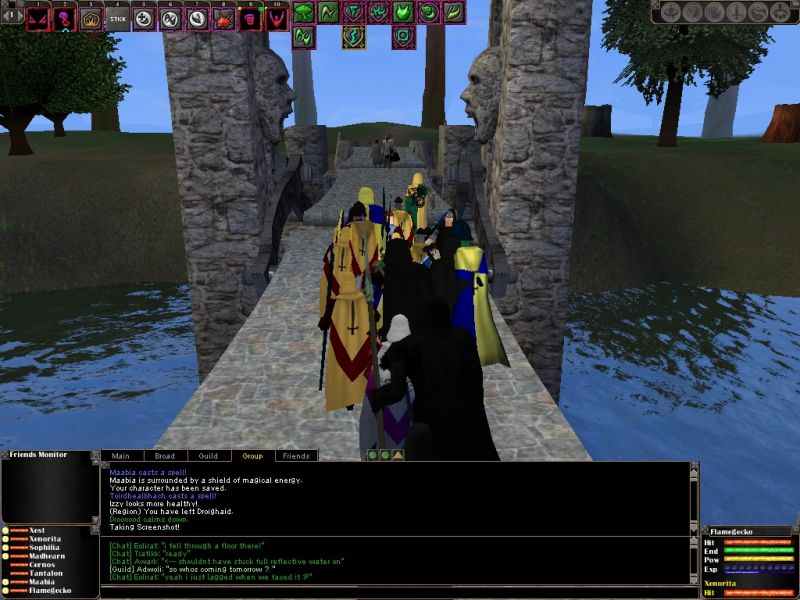The image size is (800, 600).
Task: Show the Group chat tab
Action: (252, 456)
